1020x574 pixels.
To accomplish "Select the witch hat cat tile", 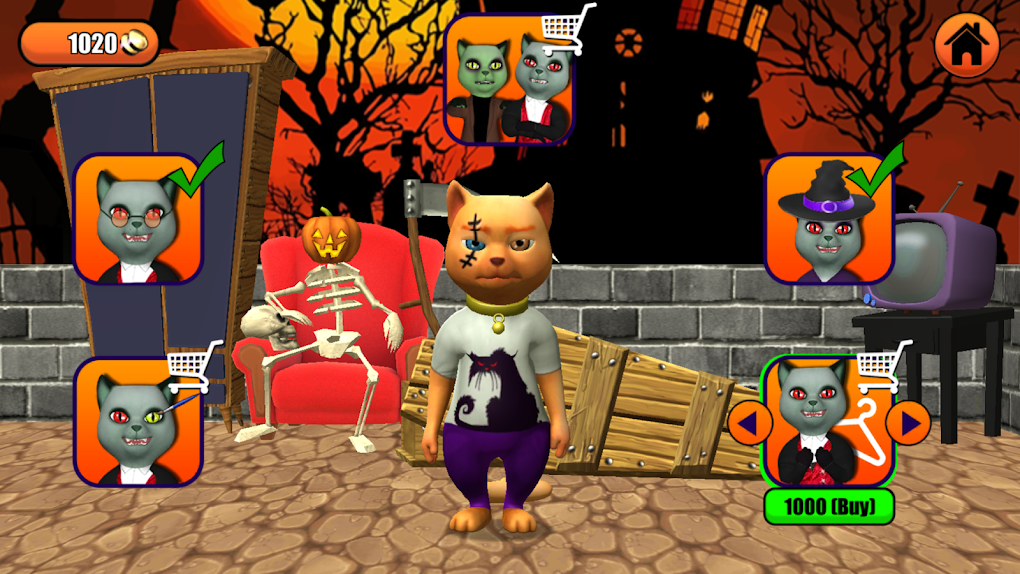I will click(x=829, y=220).
